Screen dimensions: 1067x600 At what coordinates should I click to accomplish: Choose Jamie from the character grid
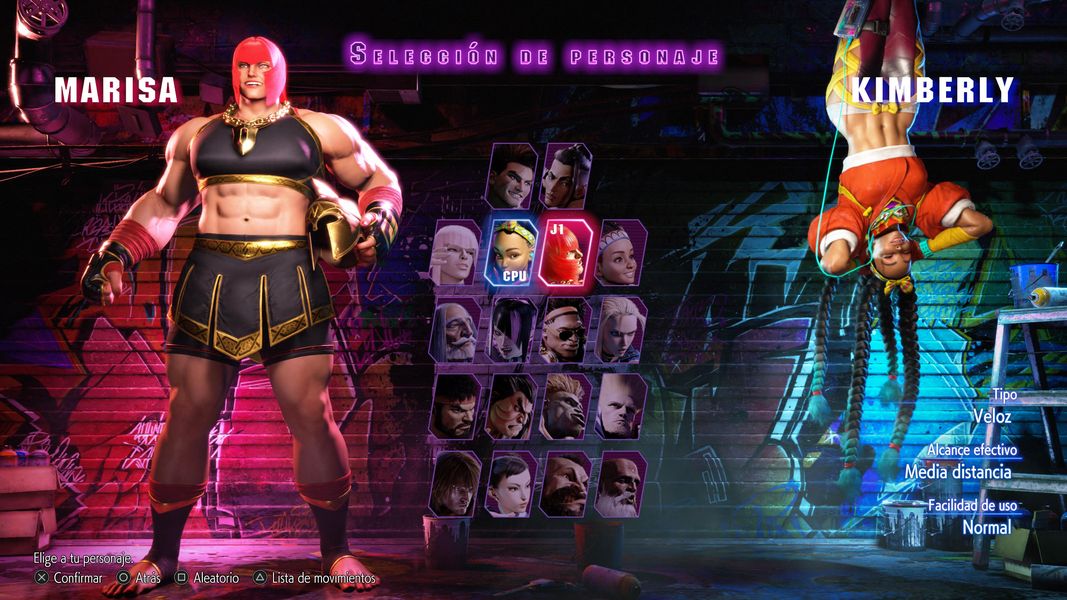click(x=567, y=176)
